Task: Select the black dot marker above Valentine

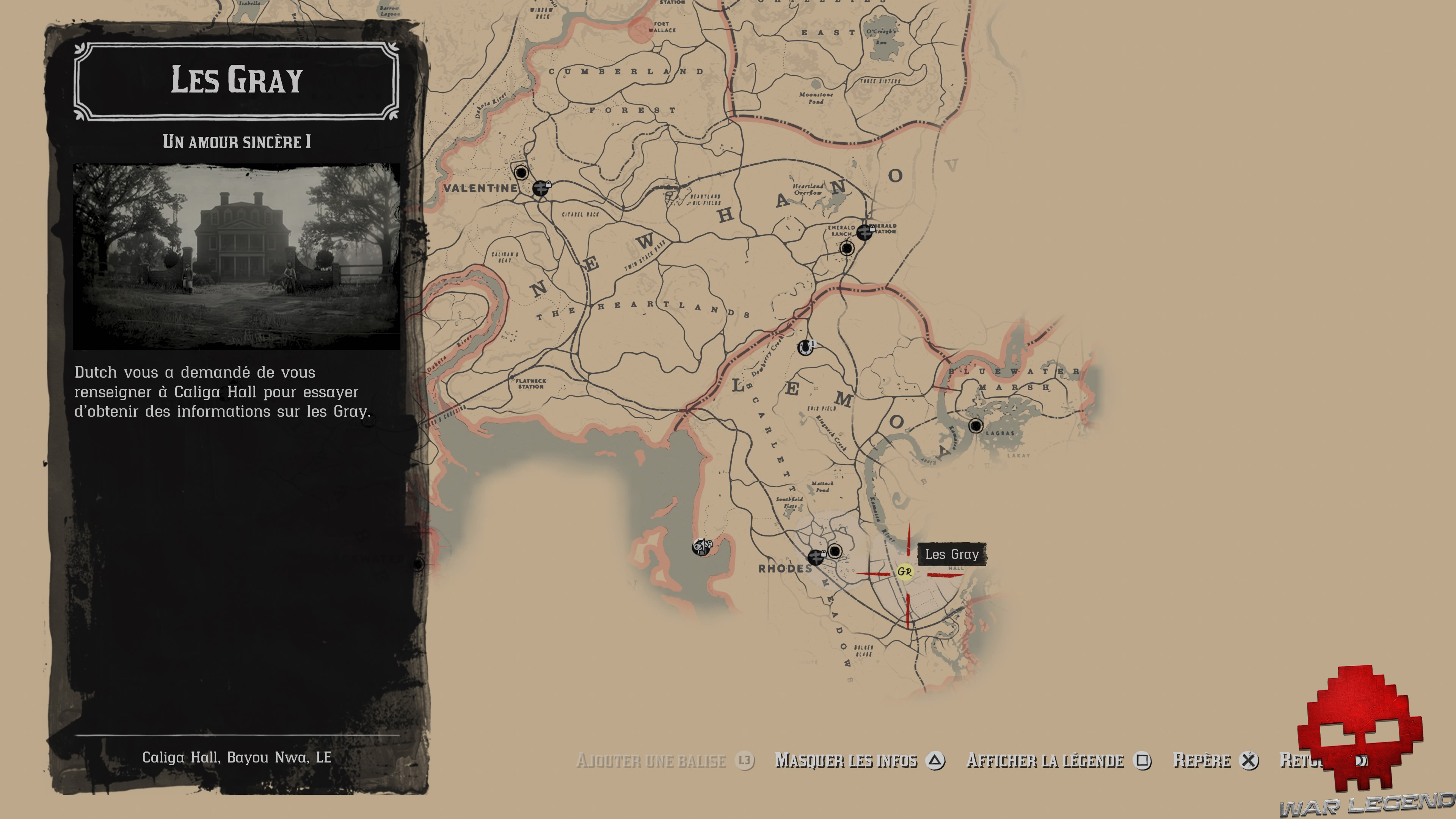Action: pos(521,173)
